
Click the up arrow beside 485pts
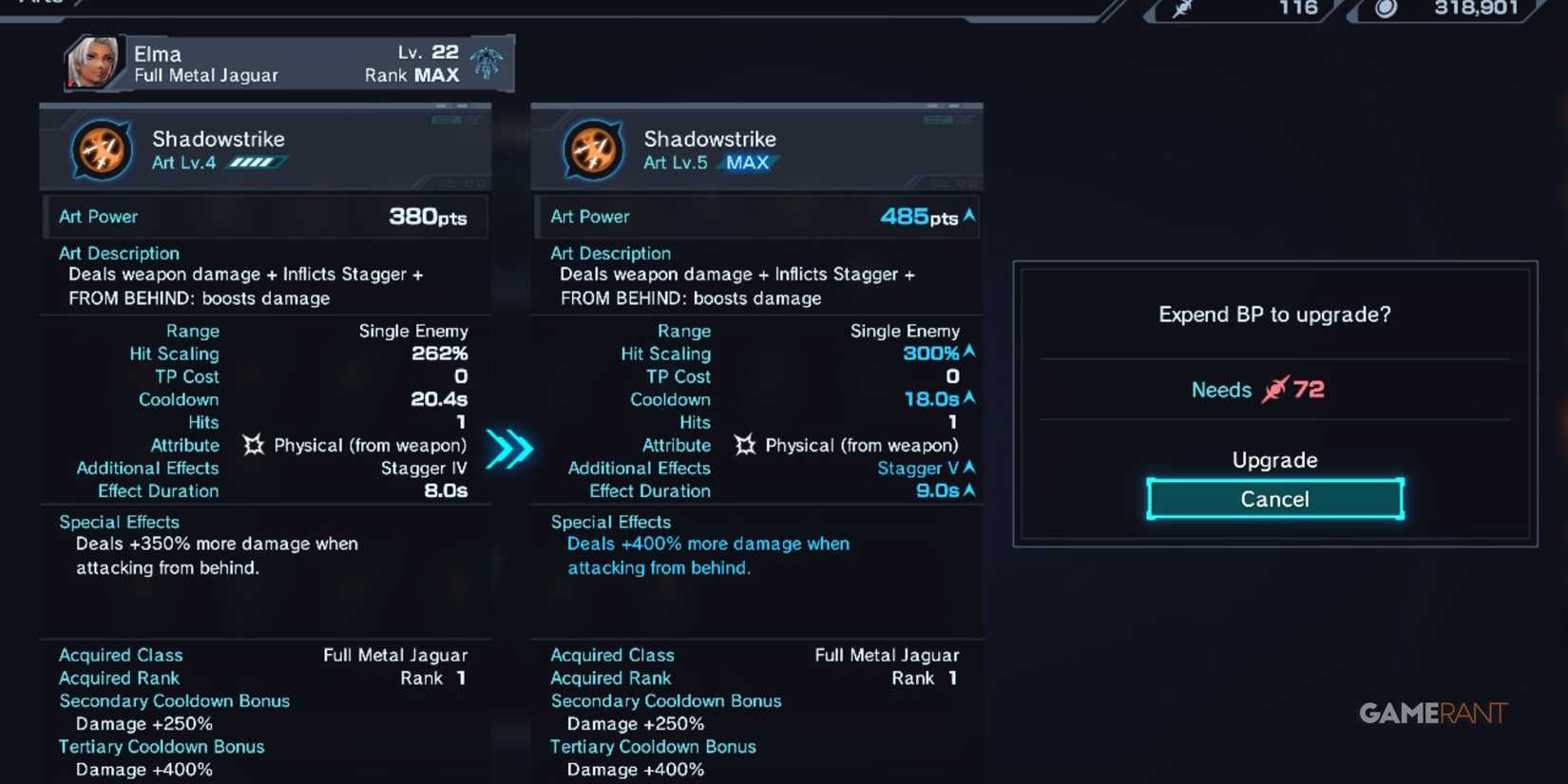point(967,216)
